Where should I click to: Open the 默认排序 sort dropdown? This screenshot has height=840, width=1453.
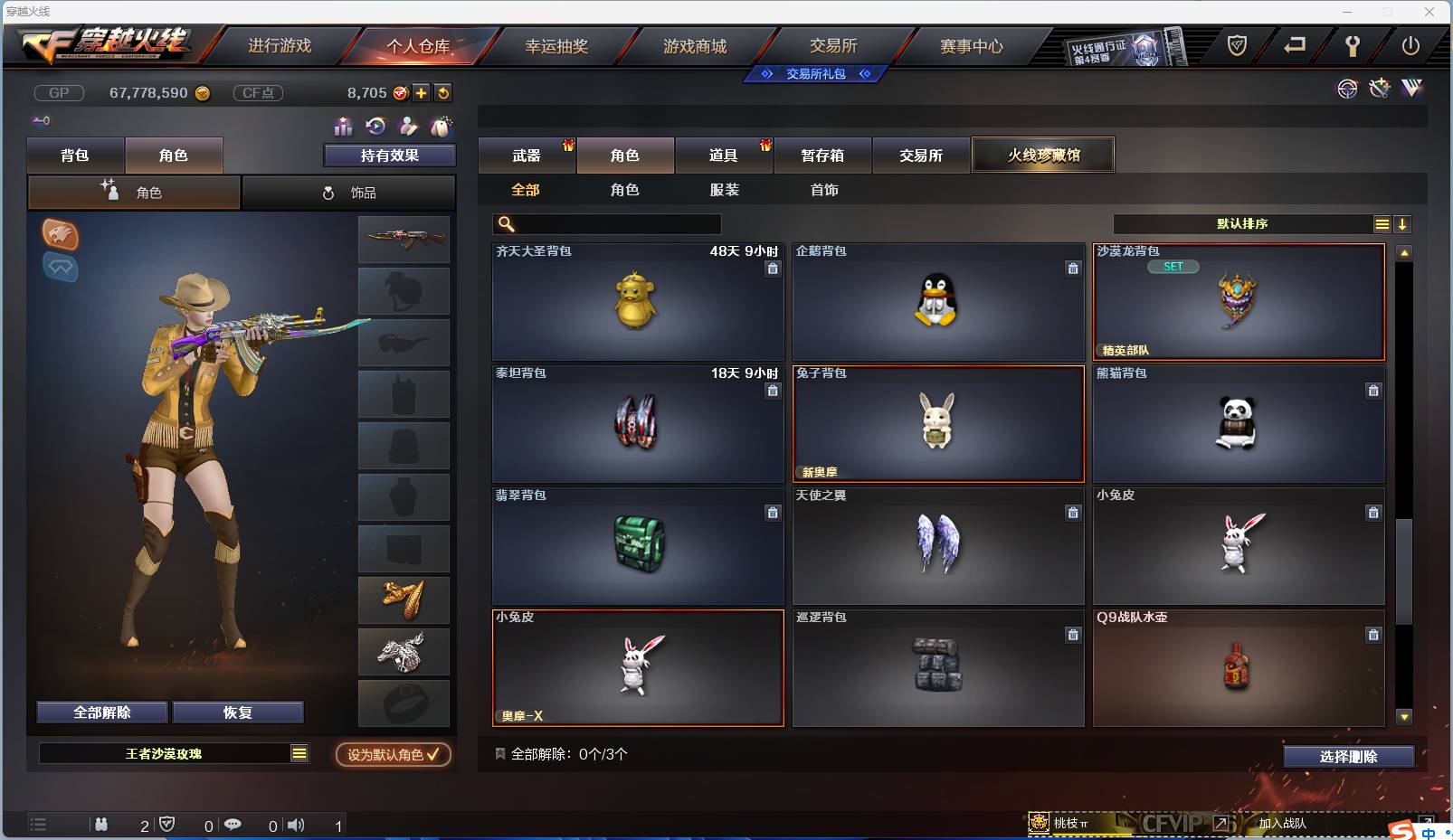click(1244, 223)
